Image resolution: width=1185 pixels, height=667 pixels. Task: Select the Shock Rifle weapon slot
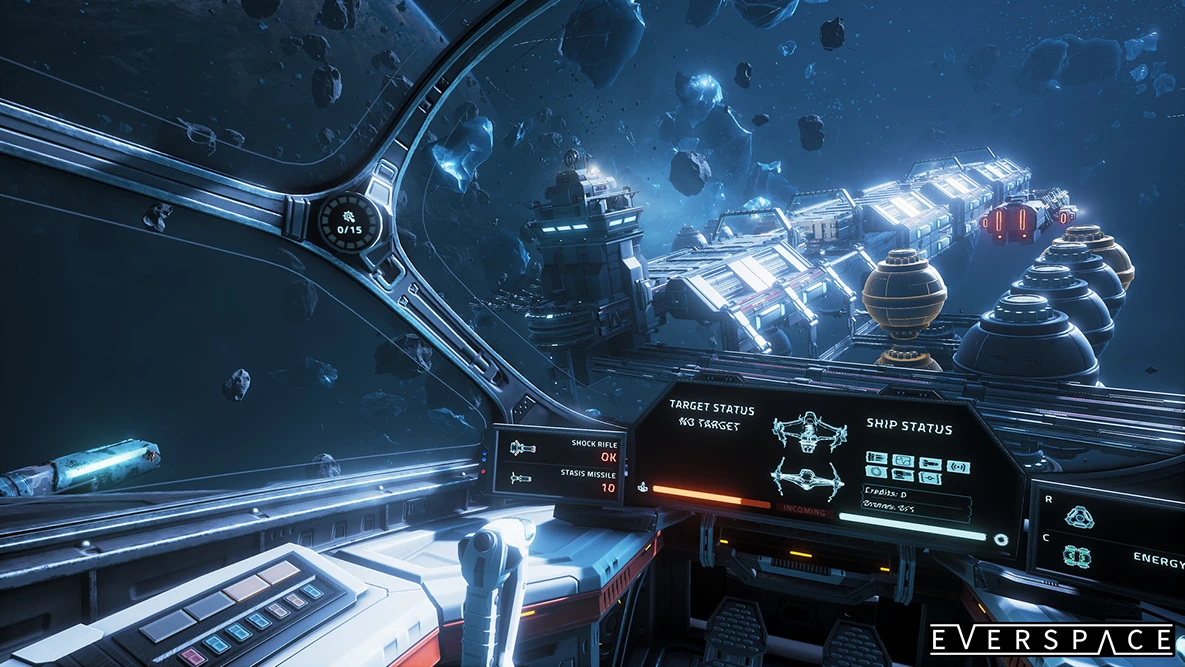point(563,449)
